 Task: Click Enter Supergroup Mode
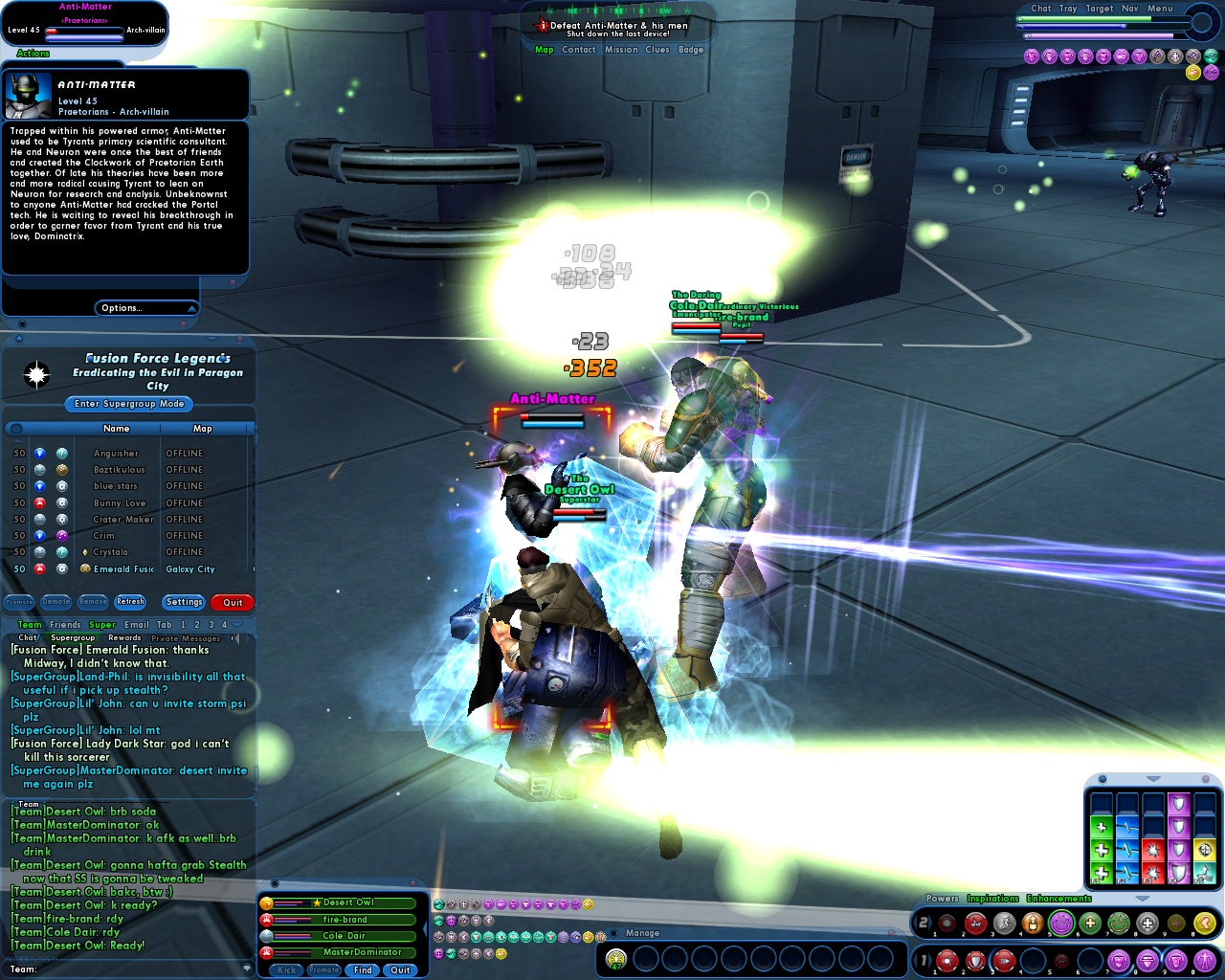(127, 404)
